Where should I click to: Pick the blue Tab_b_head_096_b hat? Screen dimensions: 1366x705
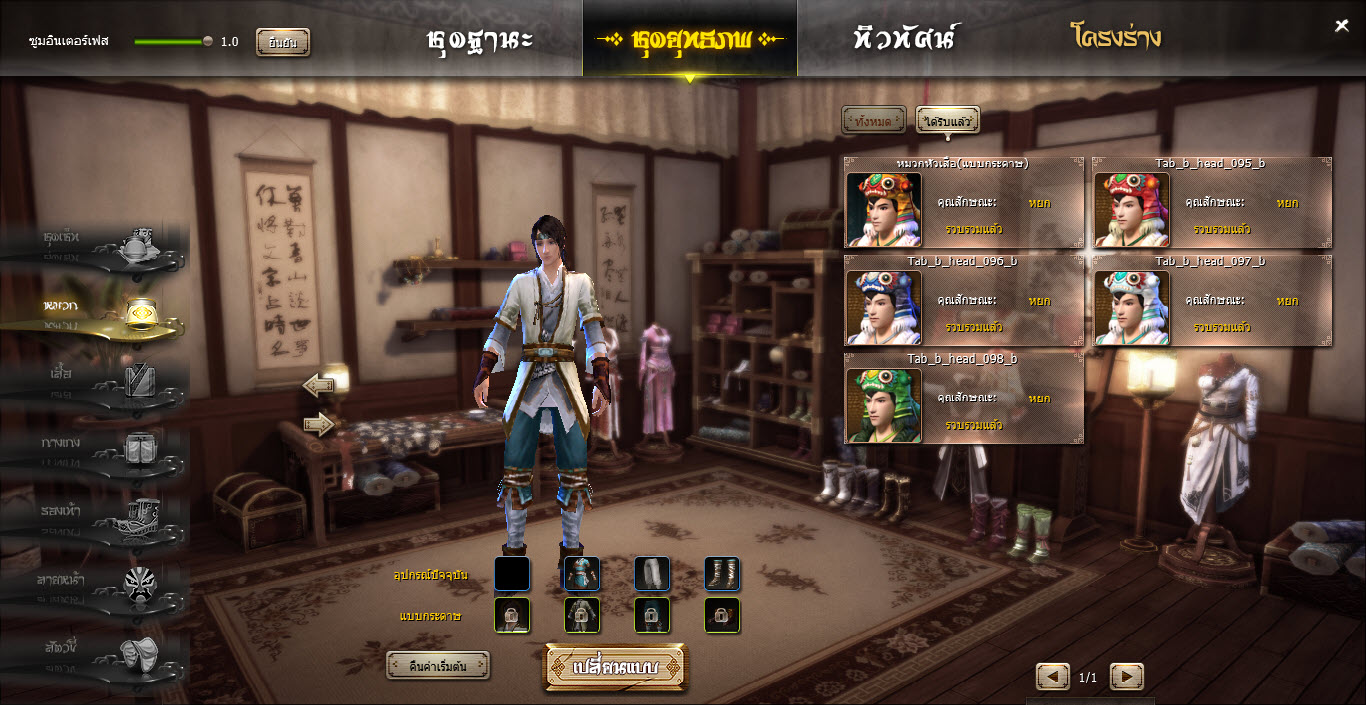pos(963,301)
